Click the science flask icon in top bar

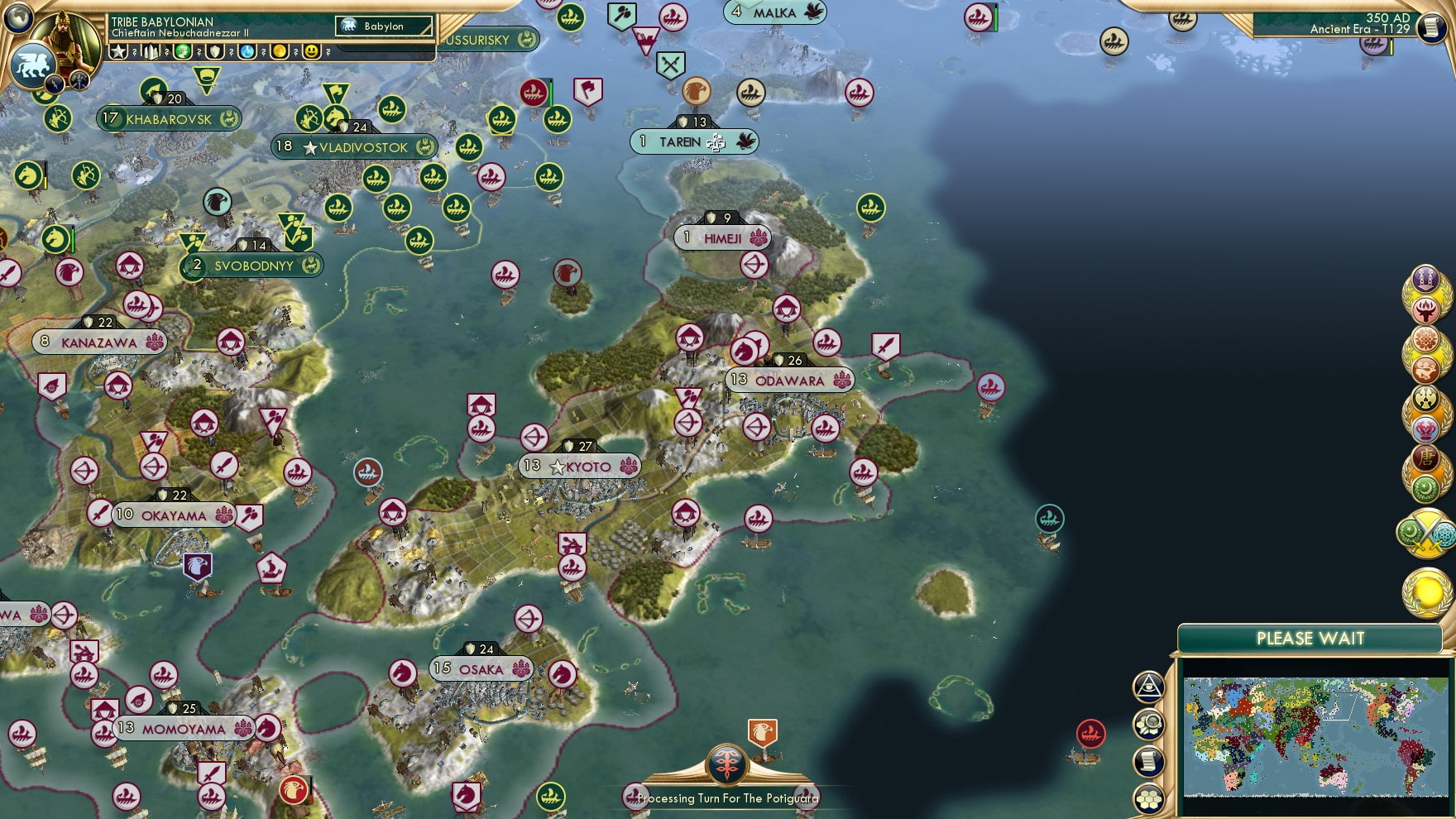click(x=246, y=53)
